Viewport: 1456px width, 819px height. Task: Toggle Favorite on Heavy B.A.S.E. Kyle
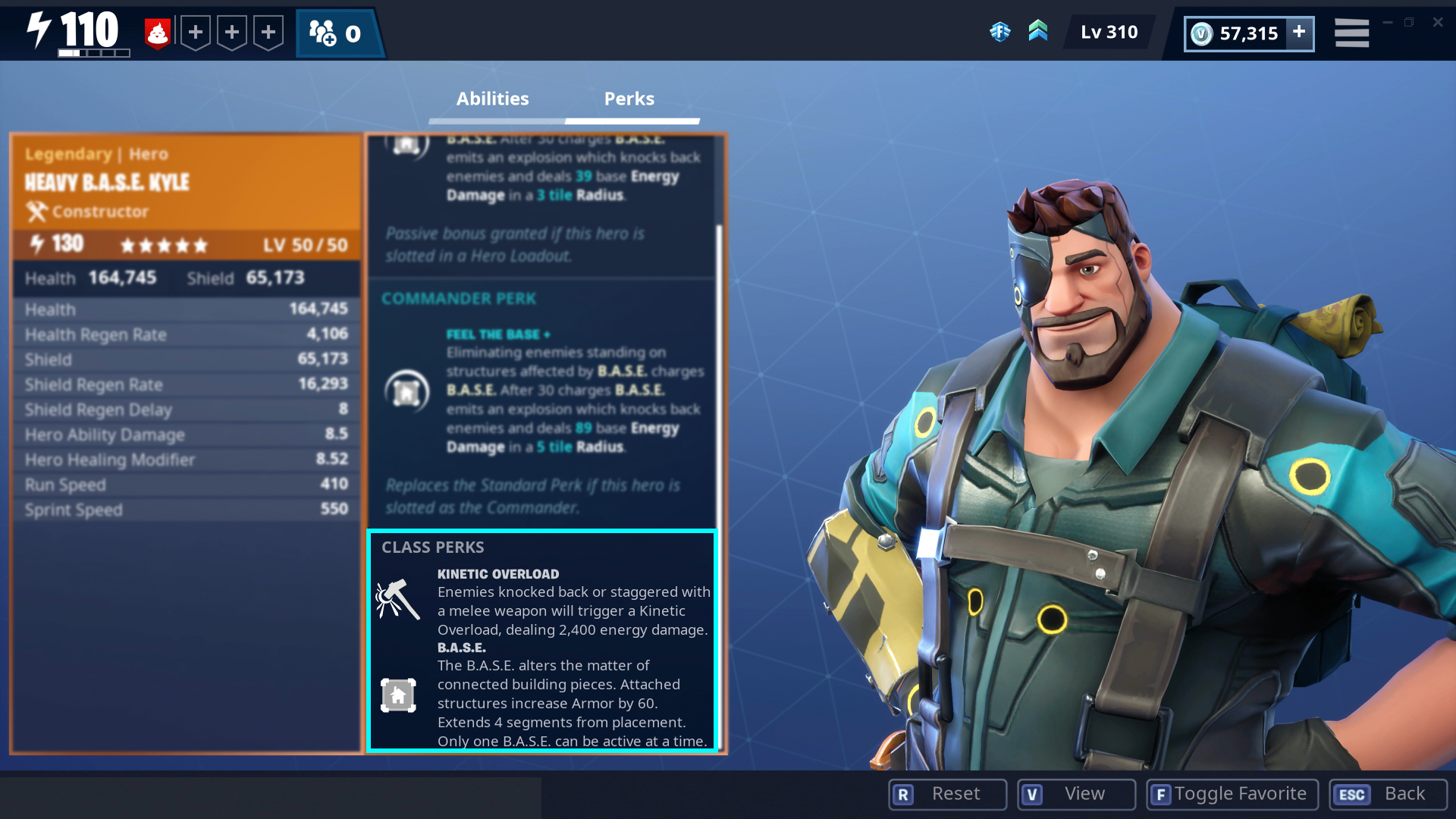tap(1232, 794)
